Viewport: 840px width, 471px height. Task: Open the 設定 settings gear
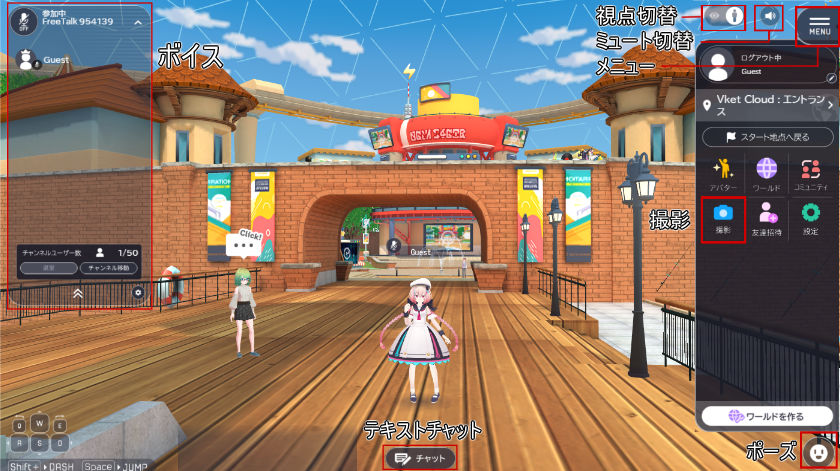point(810,218)
